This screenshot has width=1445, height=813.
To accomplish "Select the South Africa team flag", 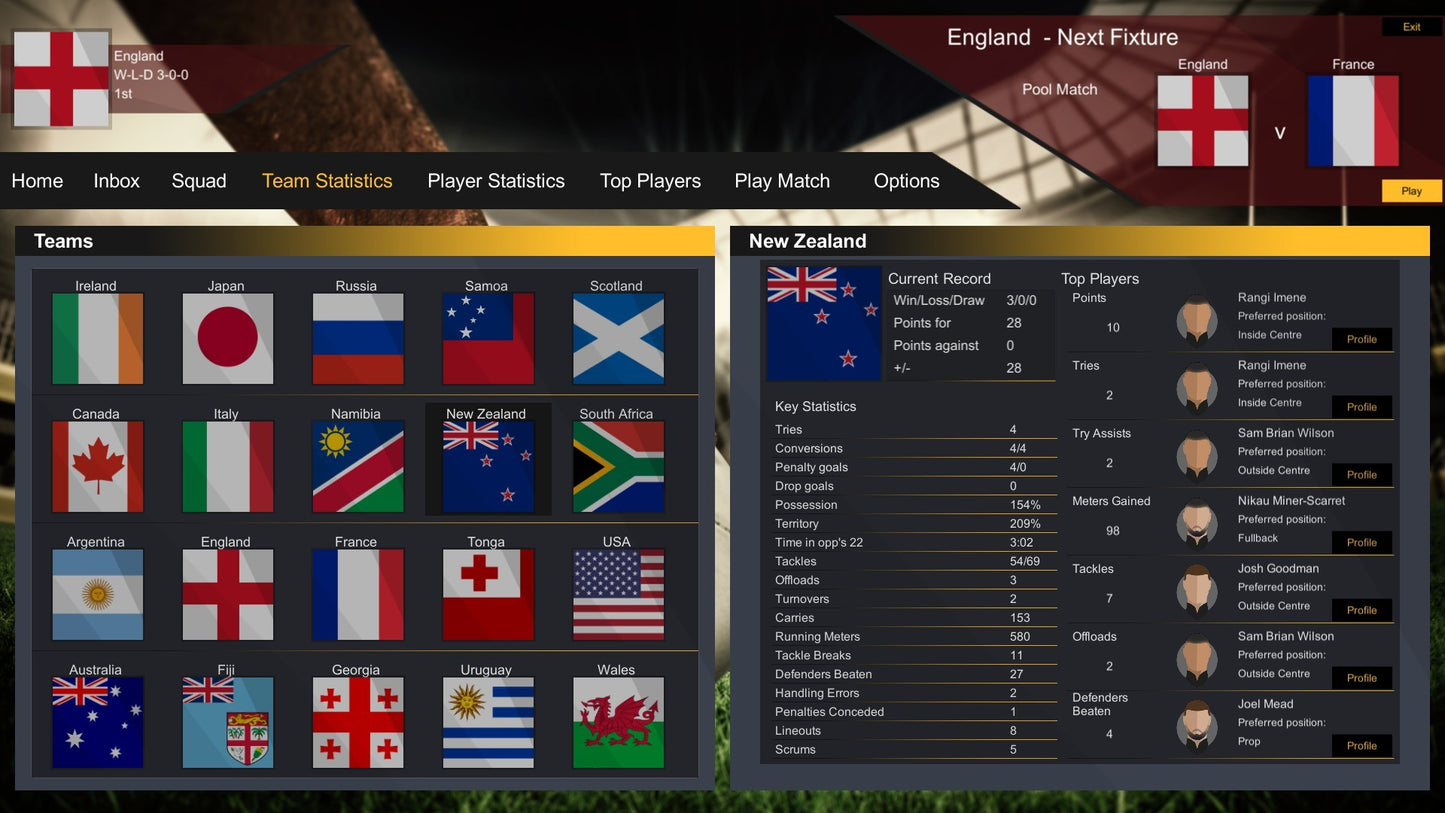I will (x=617, y=466).
